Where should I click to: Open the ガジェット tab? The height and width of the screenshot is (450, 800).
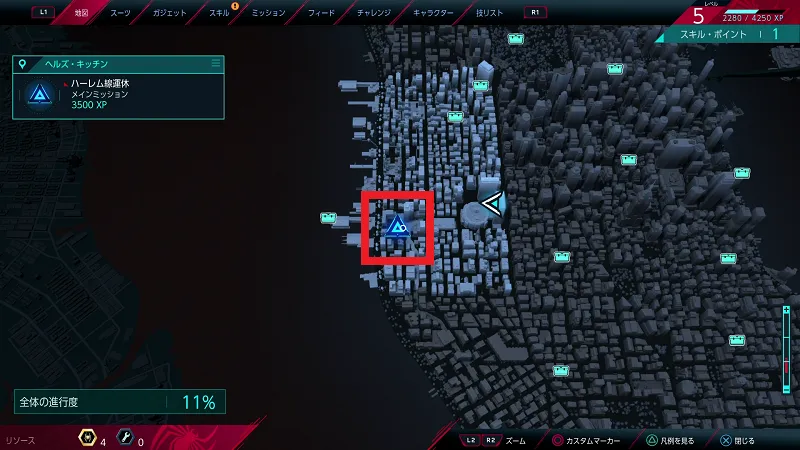click(169, 15)
